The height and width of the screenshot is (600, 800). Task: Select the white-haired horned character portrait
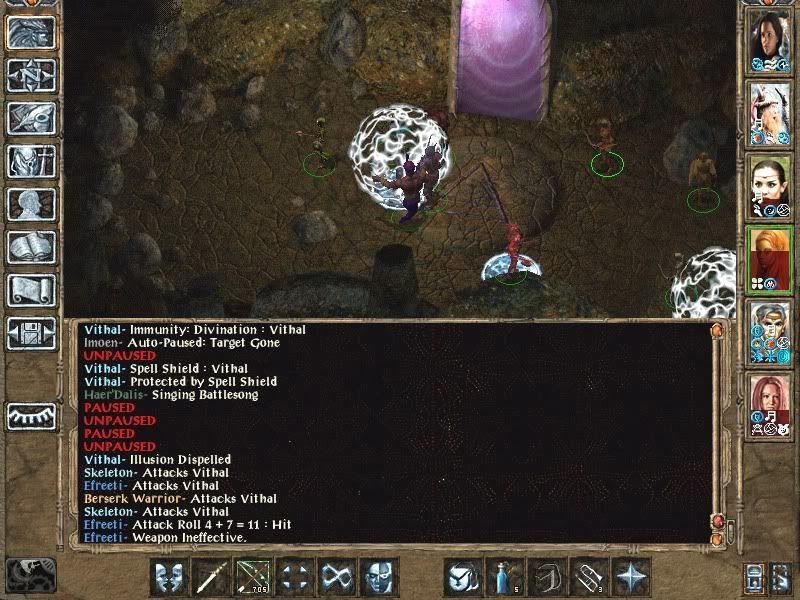pyautogui.click(x=770, y=112)
